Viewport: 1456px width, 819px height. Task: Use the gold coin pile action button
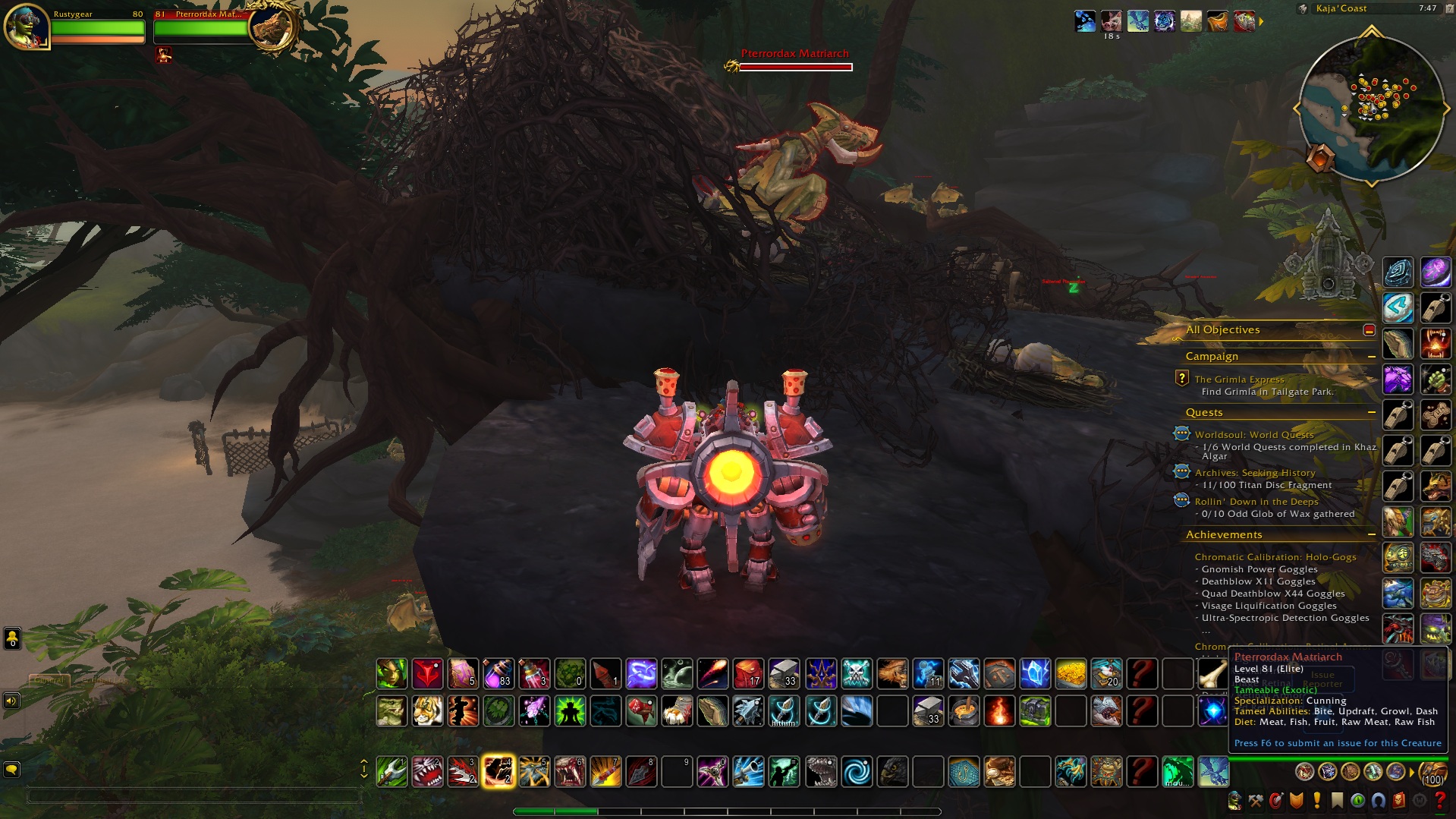1071,673
